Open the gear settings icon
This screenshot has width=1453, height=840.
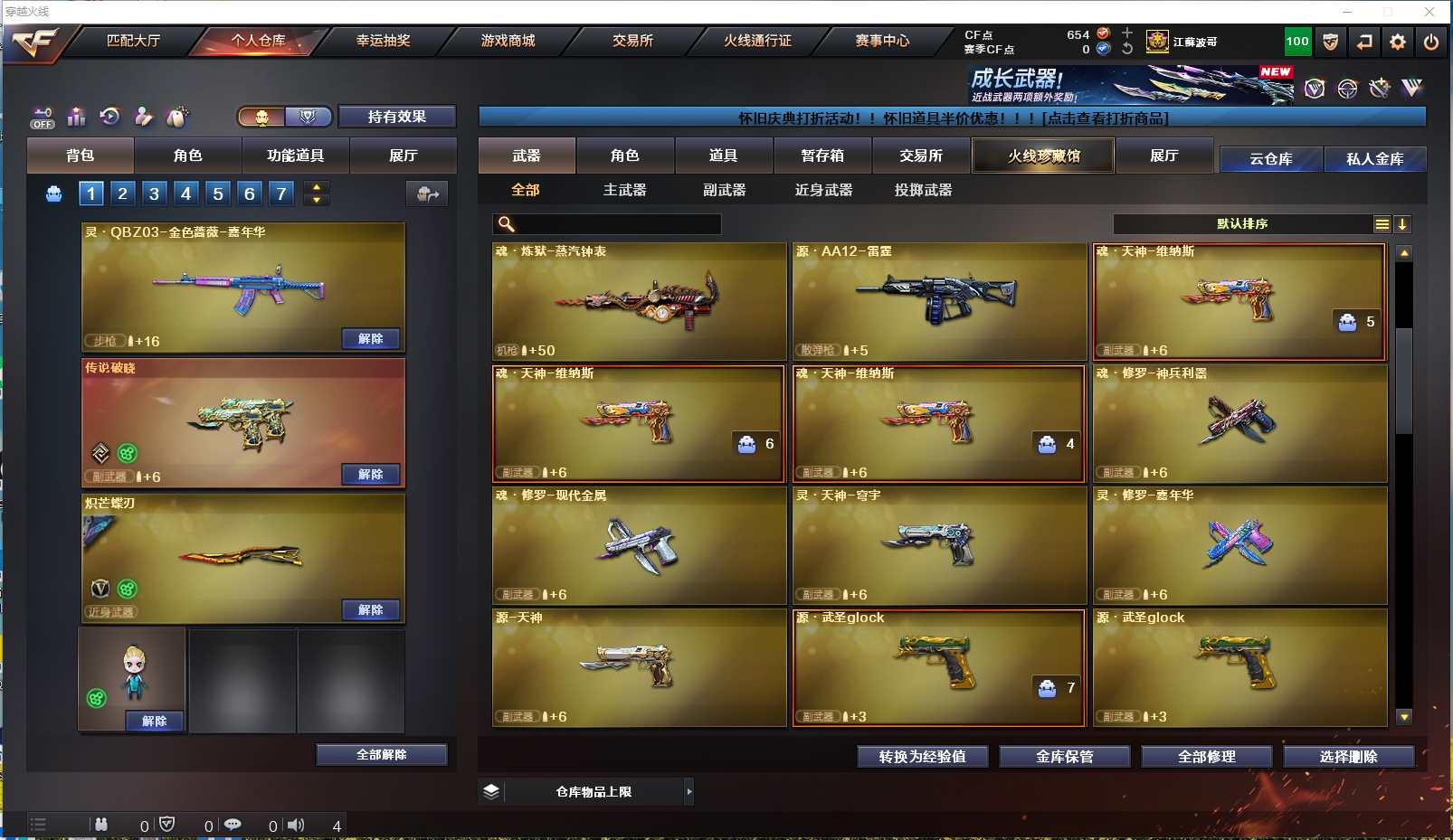pyautogui.click(x=1398, y=42)
